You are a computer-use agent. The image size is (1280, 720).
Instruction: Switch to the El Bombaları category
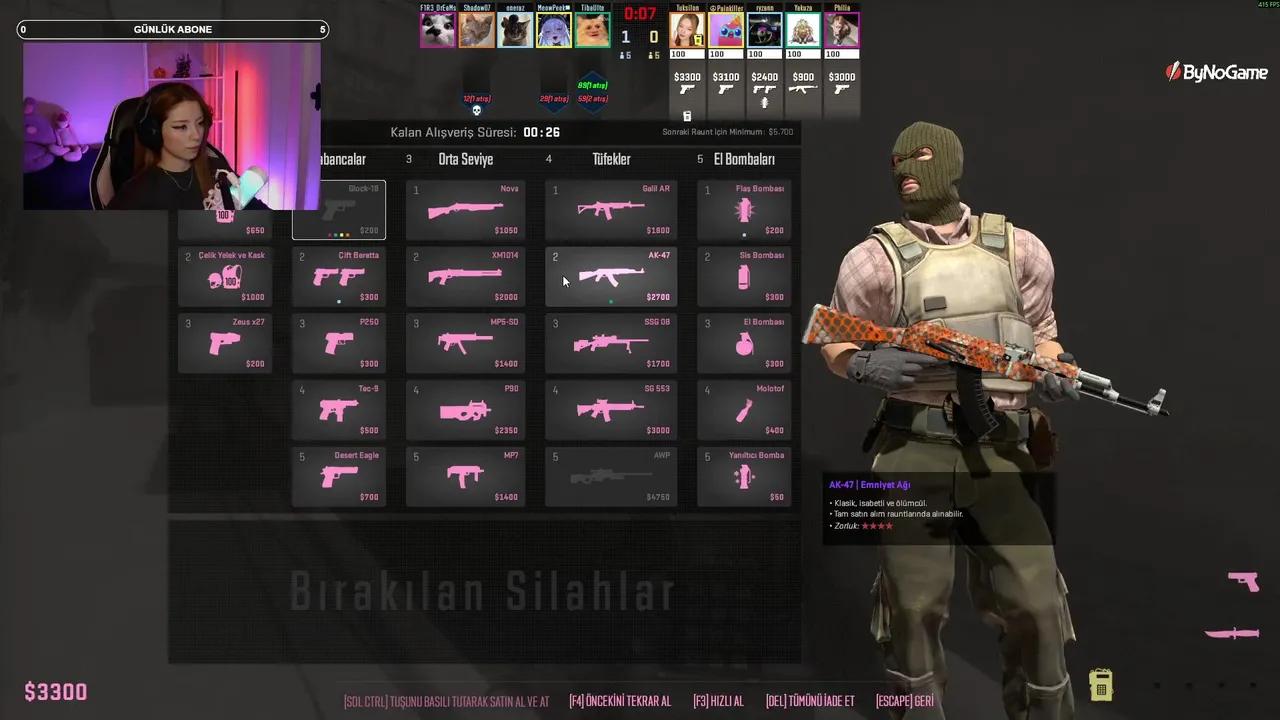(x=745, y=159)
